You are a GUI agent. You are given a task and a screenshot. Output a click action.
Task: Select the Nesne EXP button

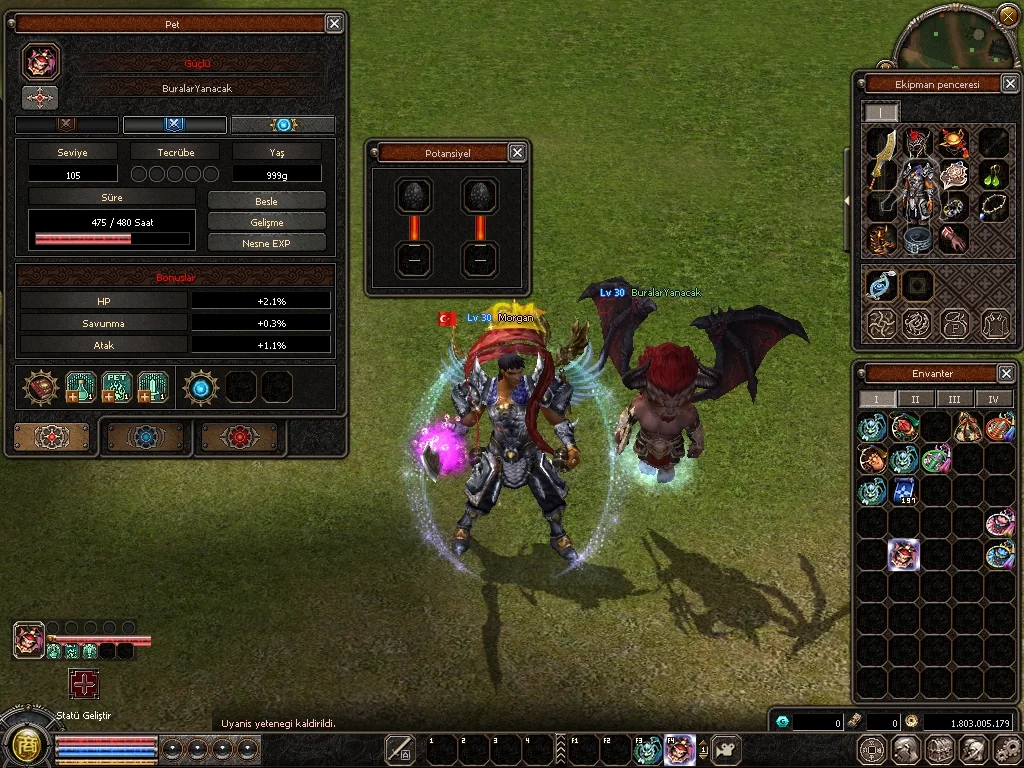[266, 243]
